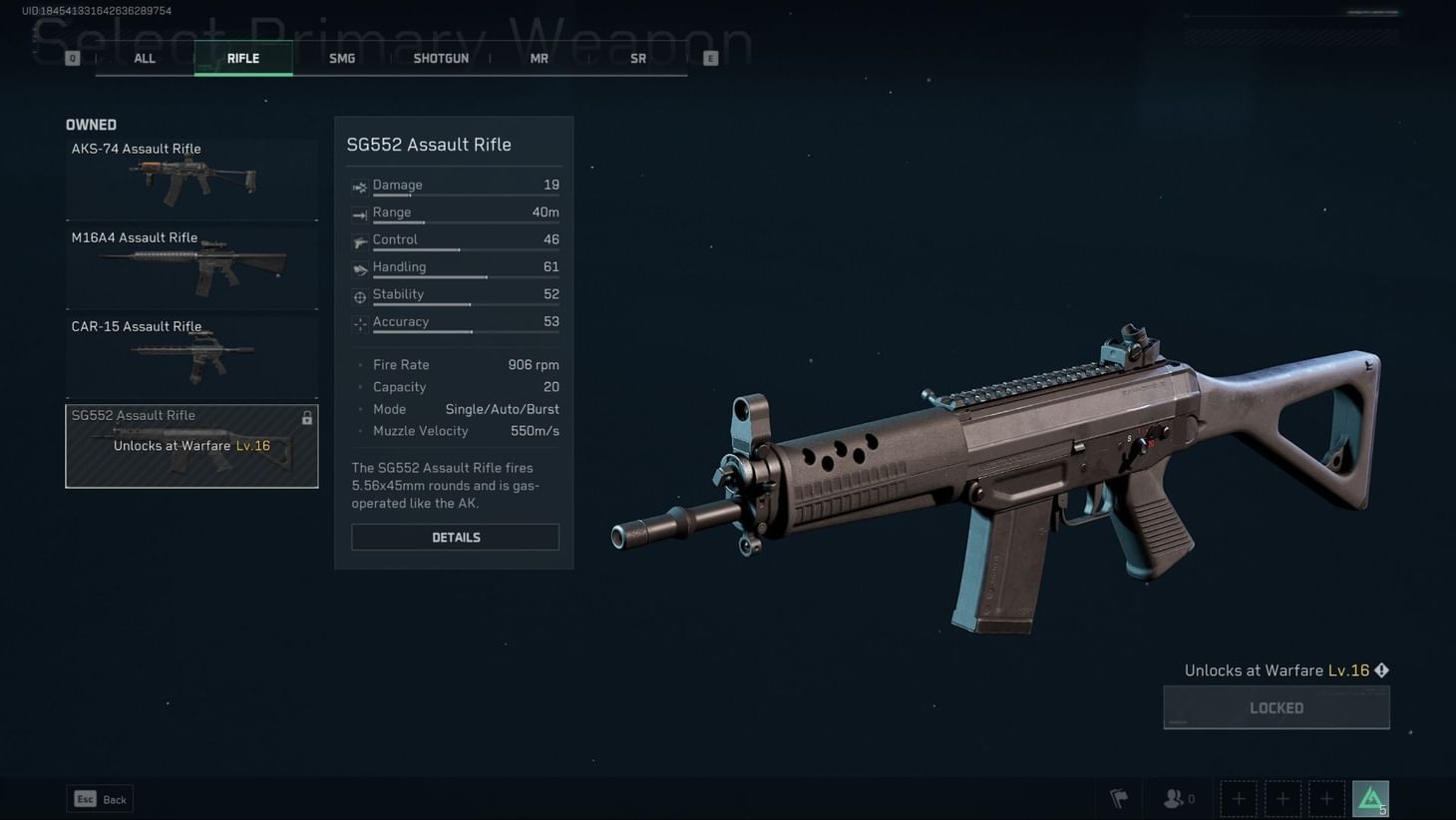The height and width of the screenshot is (820, 1456).
Task: Open the SHOTGUN category tab
Action: click(441, 58)
